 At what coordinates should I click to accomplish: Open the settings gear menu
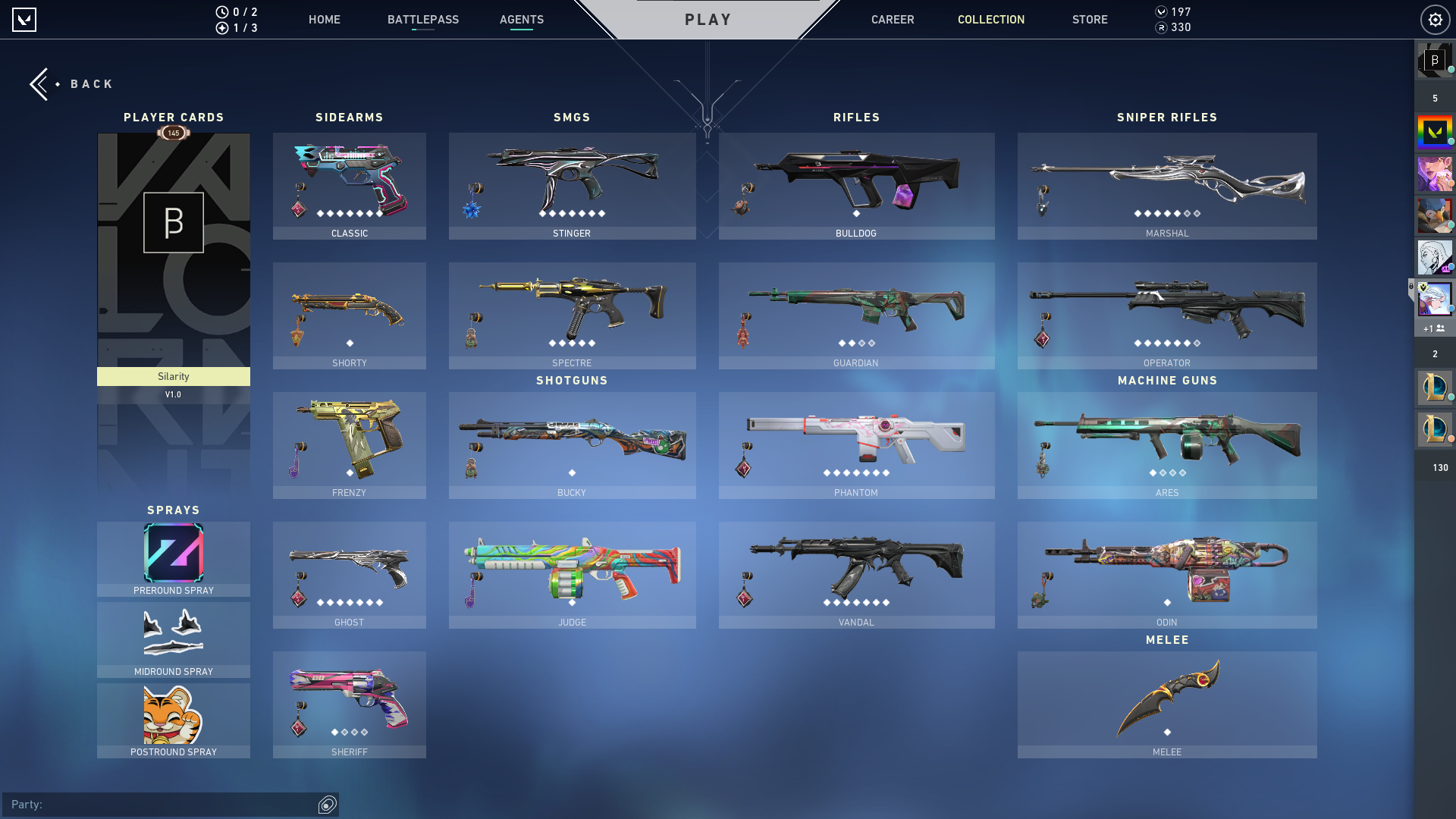pyautogui.click(x=1436, y=20)
